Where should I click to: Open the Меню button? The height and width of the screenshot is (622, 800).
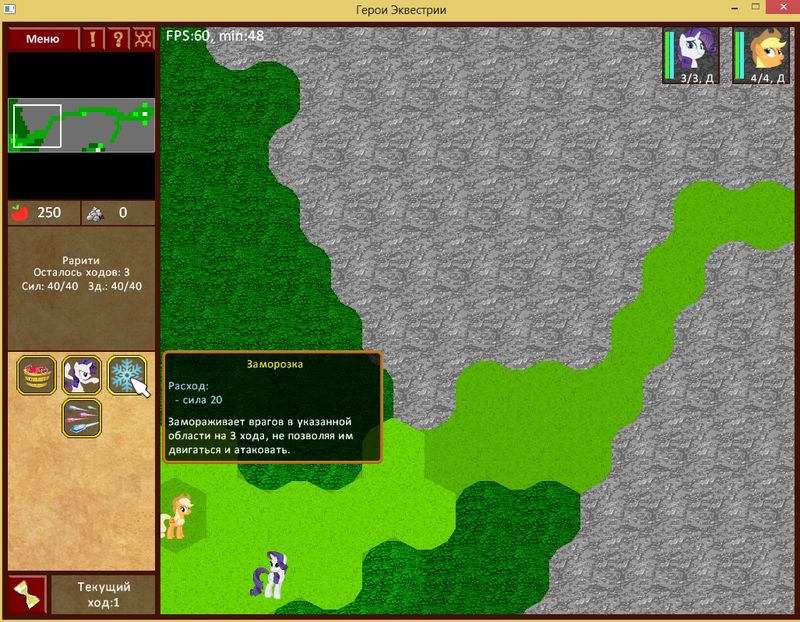42,40
